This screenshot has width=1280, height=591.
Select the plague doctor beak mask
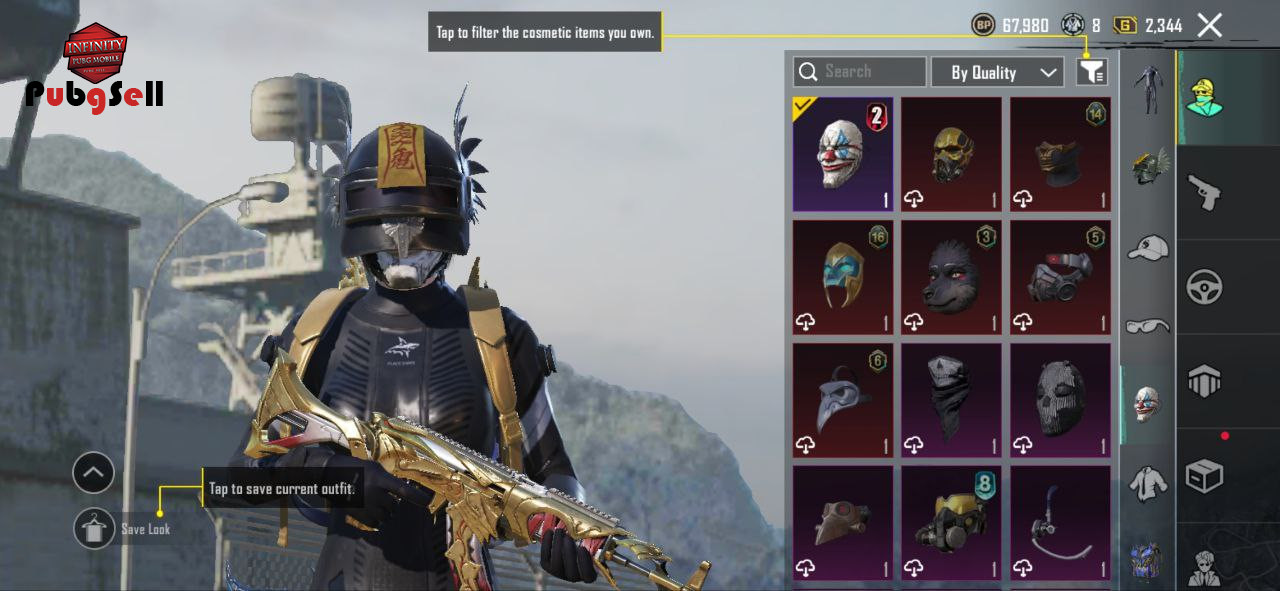pos(843,400)
